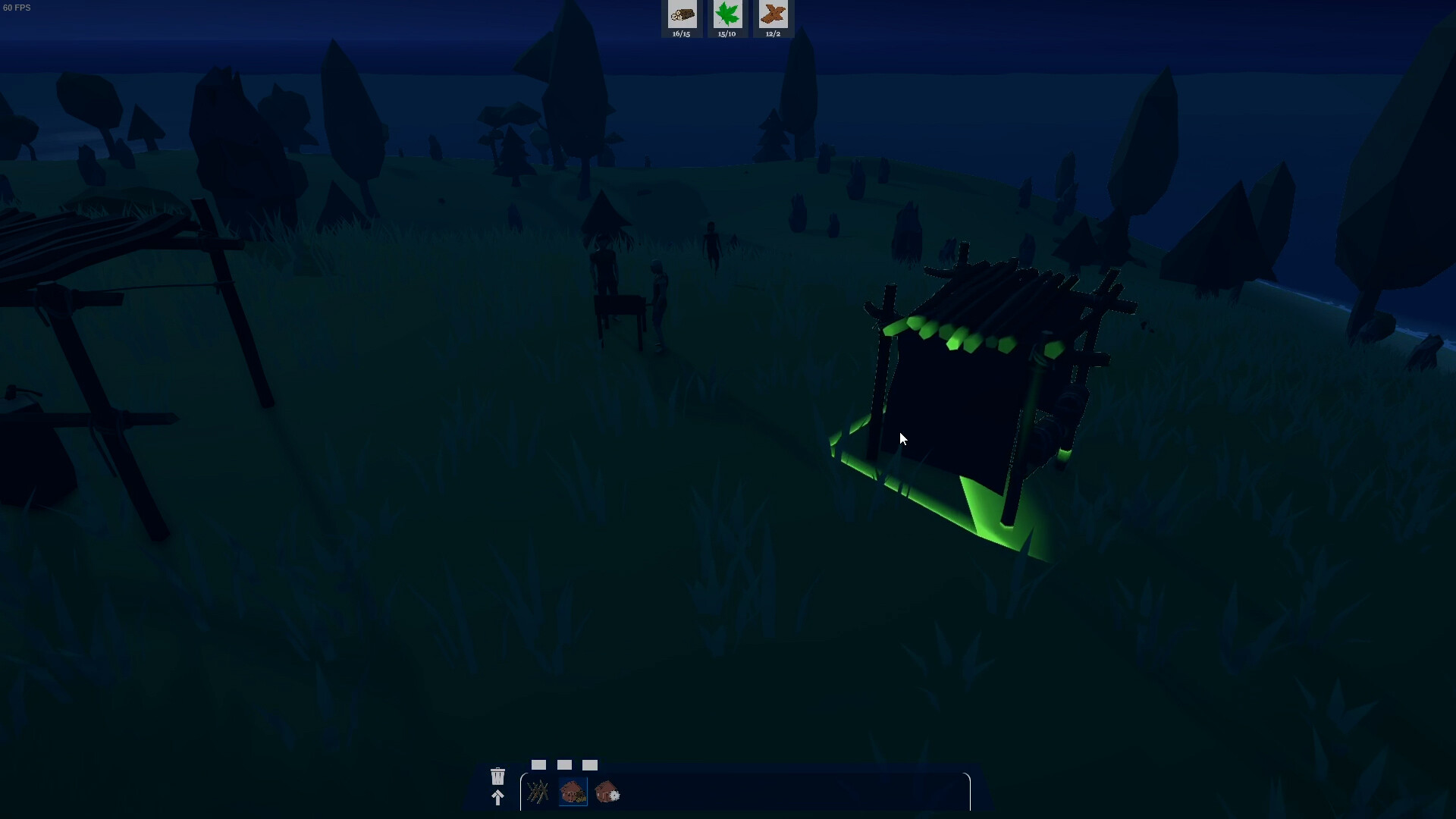Toggle the delete mode via trash icon

[x=497, y=776]
